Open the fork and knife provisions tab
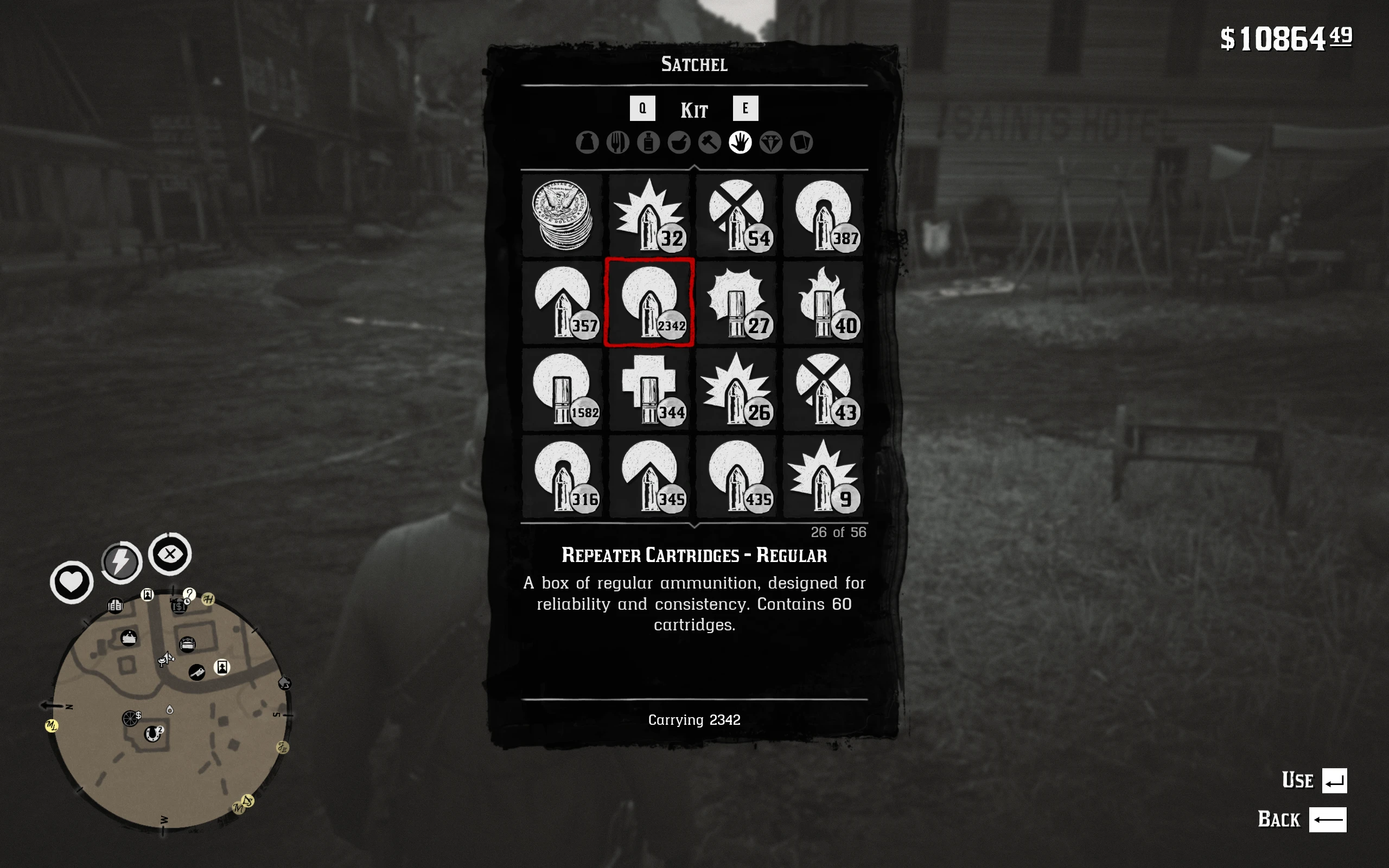This screenshot has width=1389, height=868. 617,142
